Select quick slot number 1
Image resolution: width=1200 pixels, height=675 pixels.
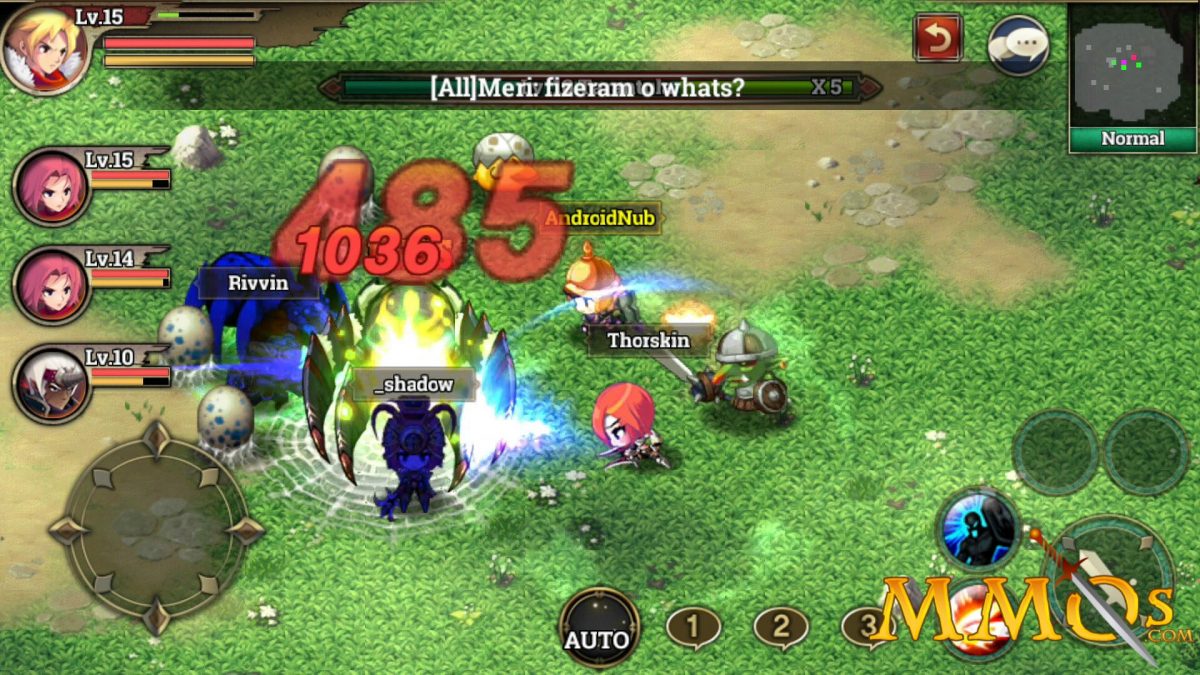click(693, 628)
